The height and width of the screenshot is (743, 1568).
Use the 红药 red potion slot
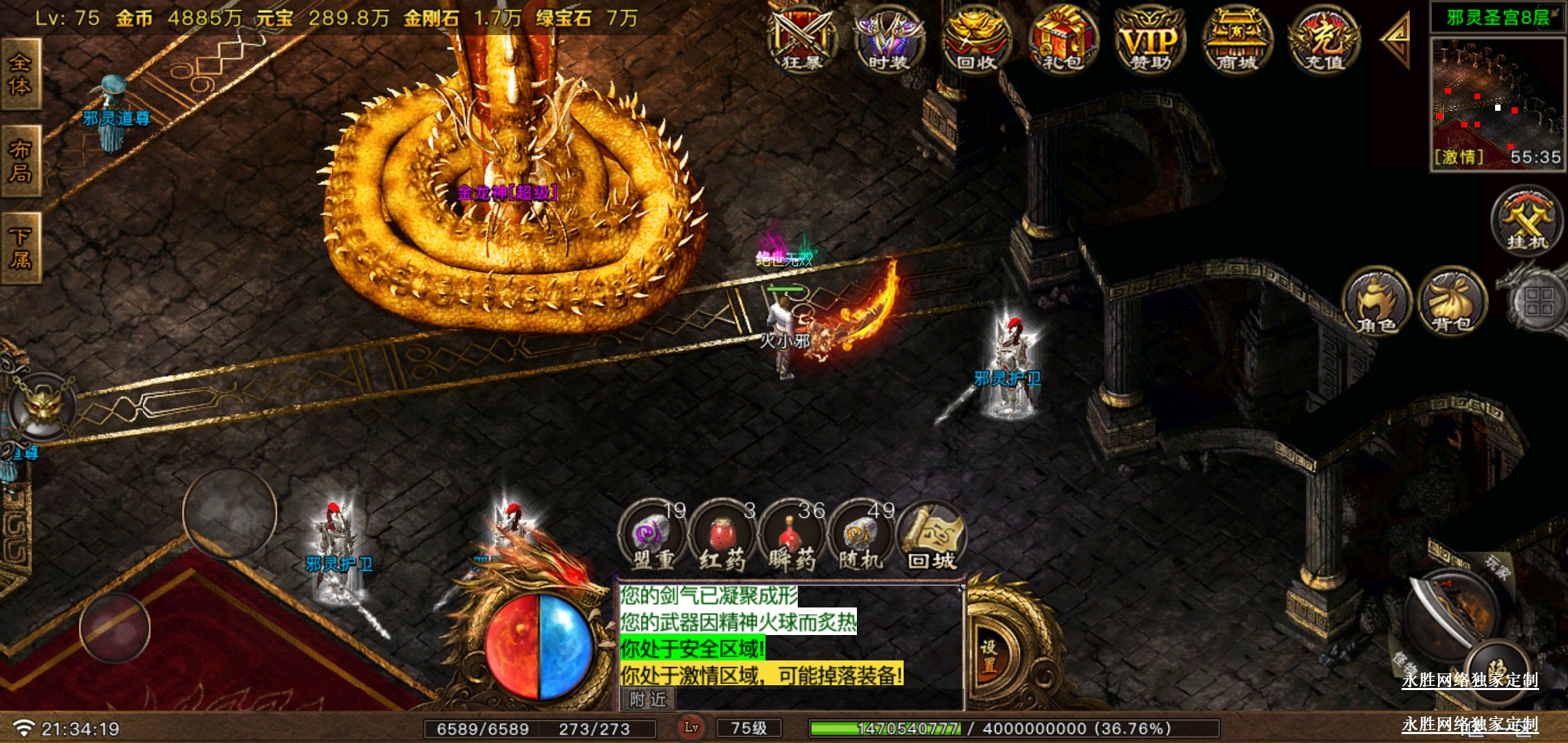722,538
